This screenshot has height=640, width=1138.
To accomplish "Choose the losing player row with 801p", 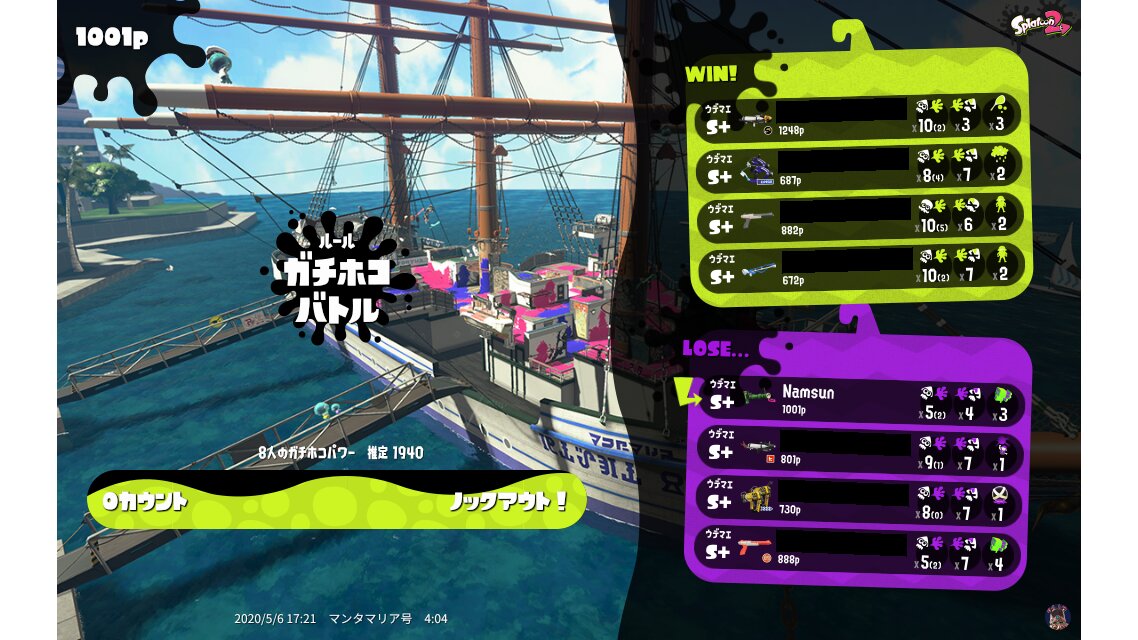I will [860, 450].
